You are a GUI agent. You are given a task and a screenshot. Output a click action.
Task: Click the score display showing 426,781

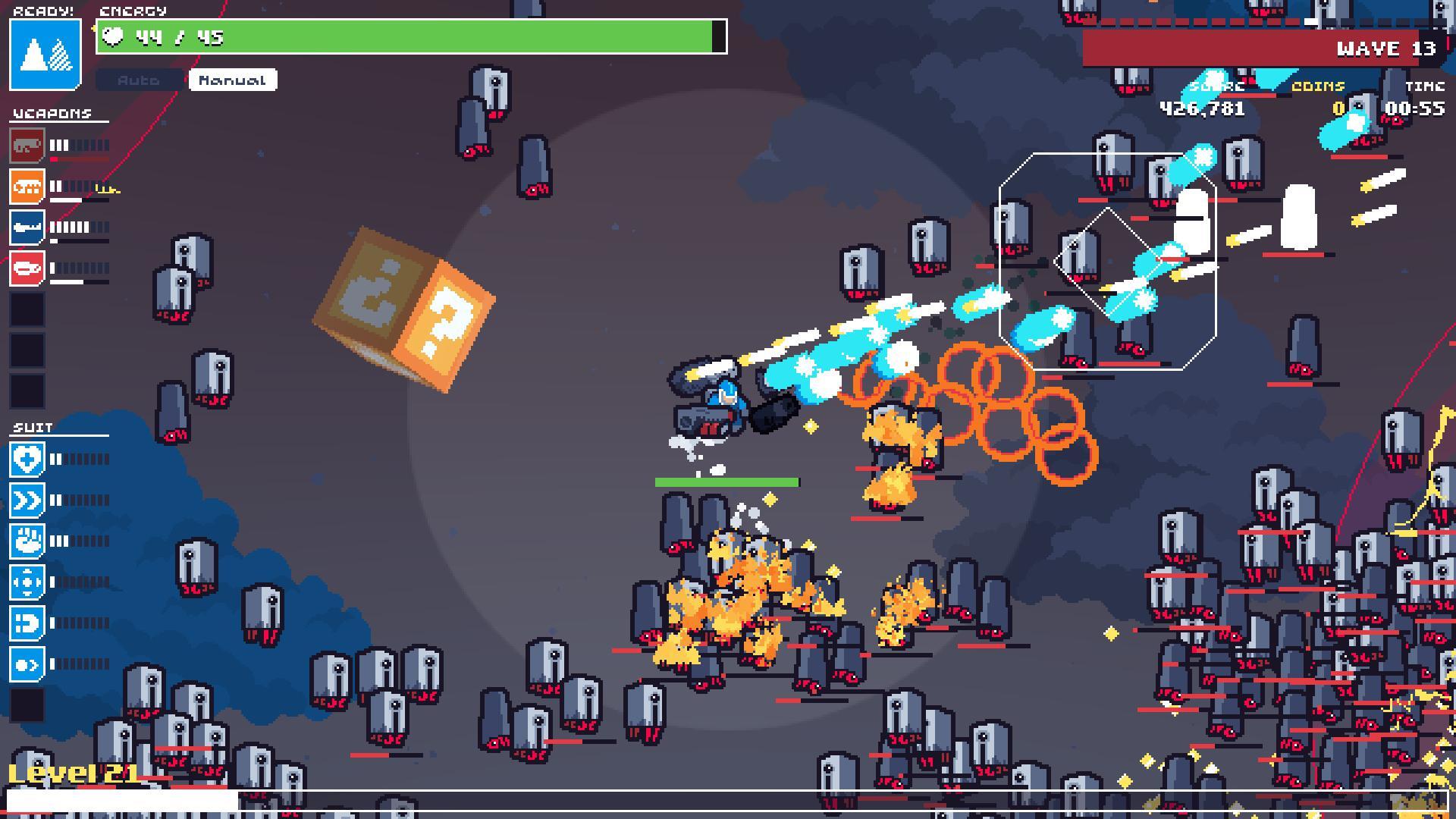pyautogui.click(x=1200, y=108)
